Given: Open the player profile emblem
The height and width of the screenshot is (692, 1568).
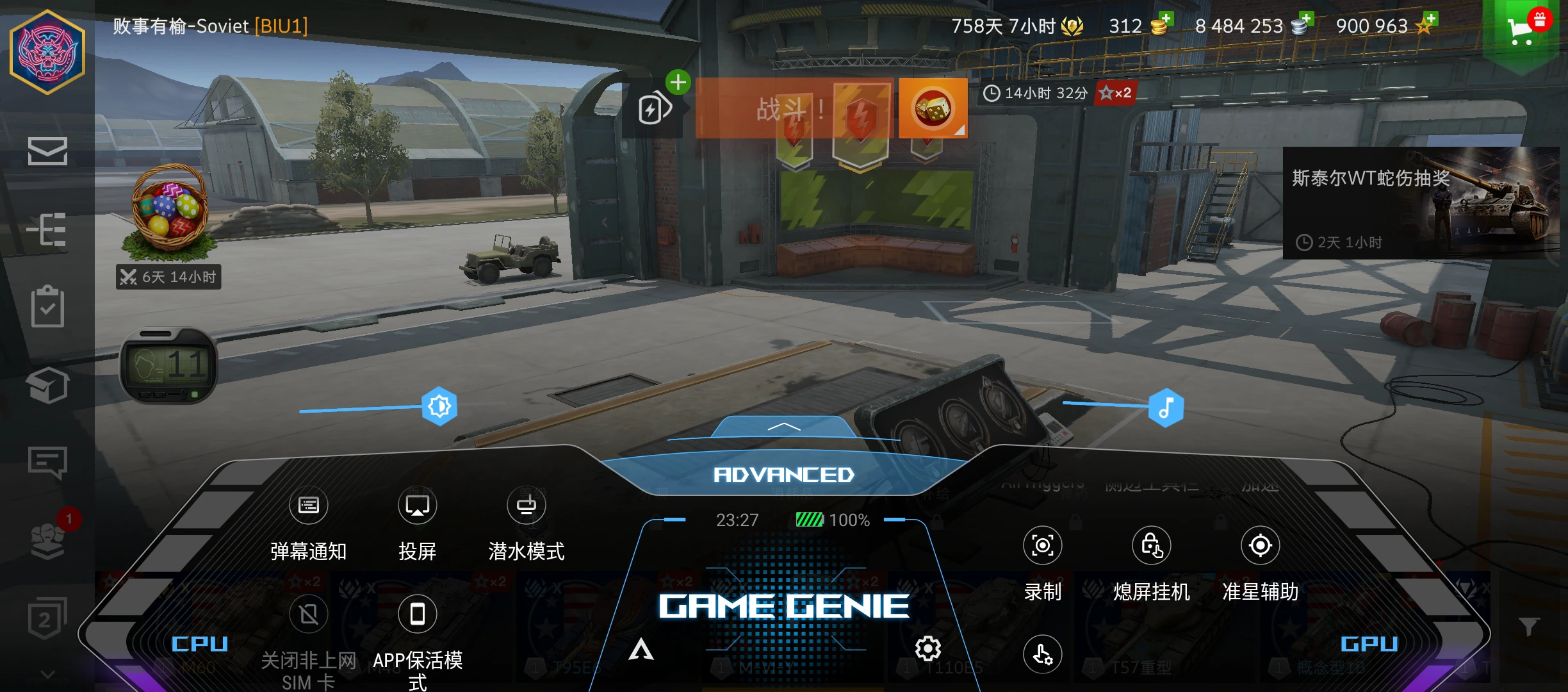Looking at the screenshot, I should tap(47, 53).
